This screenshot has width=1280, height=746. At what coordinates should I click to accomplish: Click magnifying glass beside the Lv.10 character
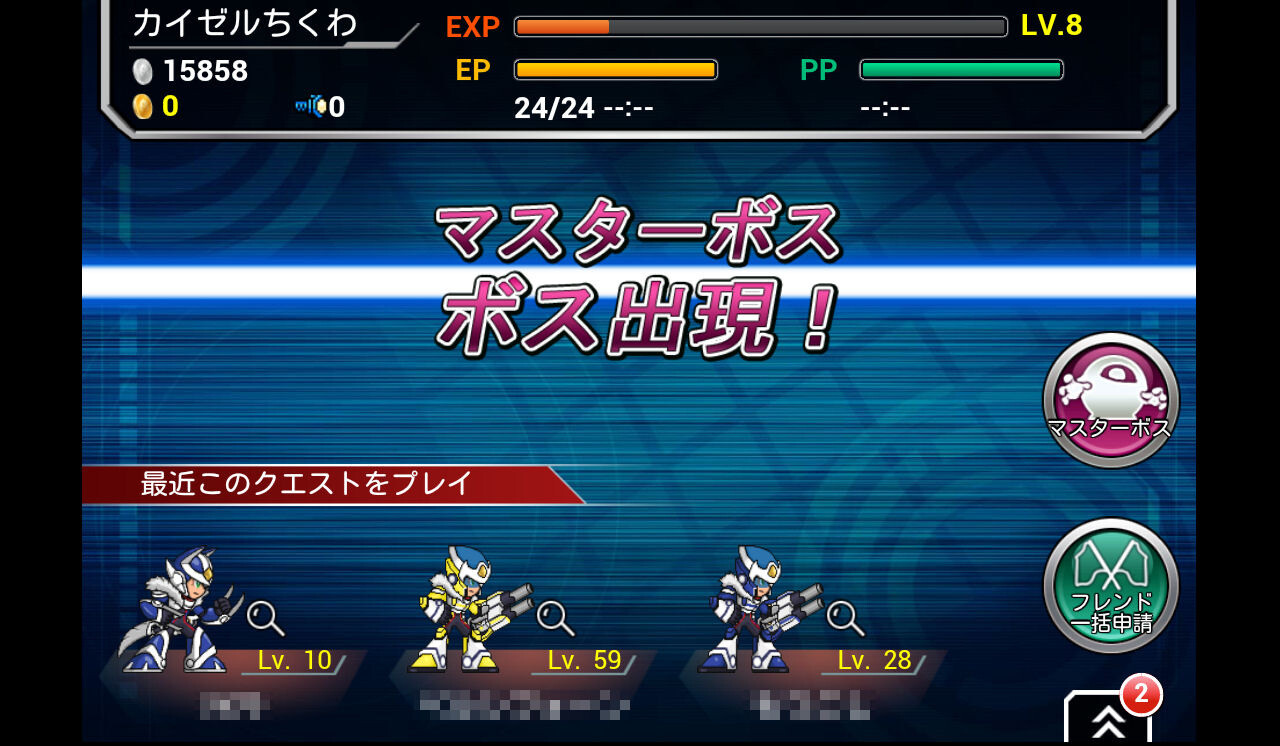[x=264, y=621]
